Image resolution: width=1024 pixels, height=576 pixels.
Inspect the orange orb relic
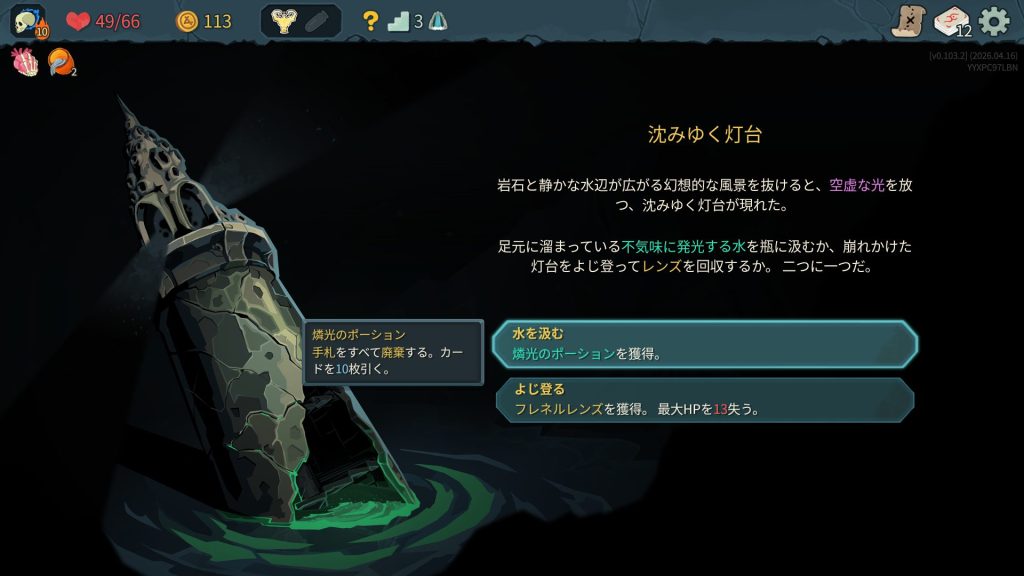(x=60, y=62)
